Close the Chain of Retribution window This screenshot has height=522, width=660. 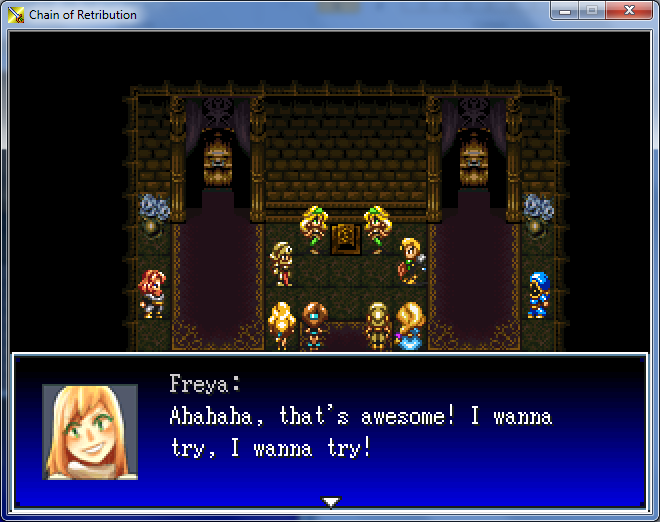pyautogui.click(x=628, y=11)
